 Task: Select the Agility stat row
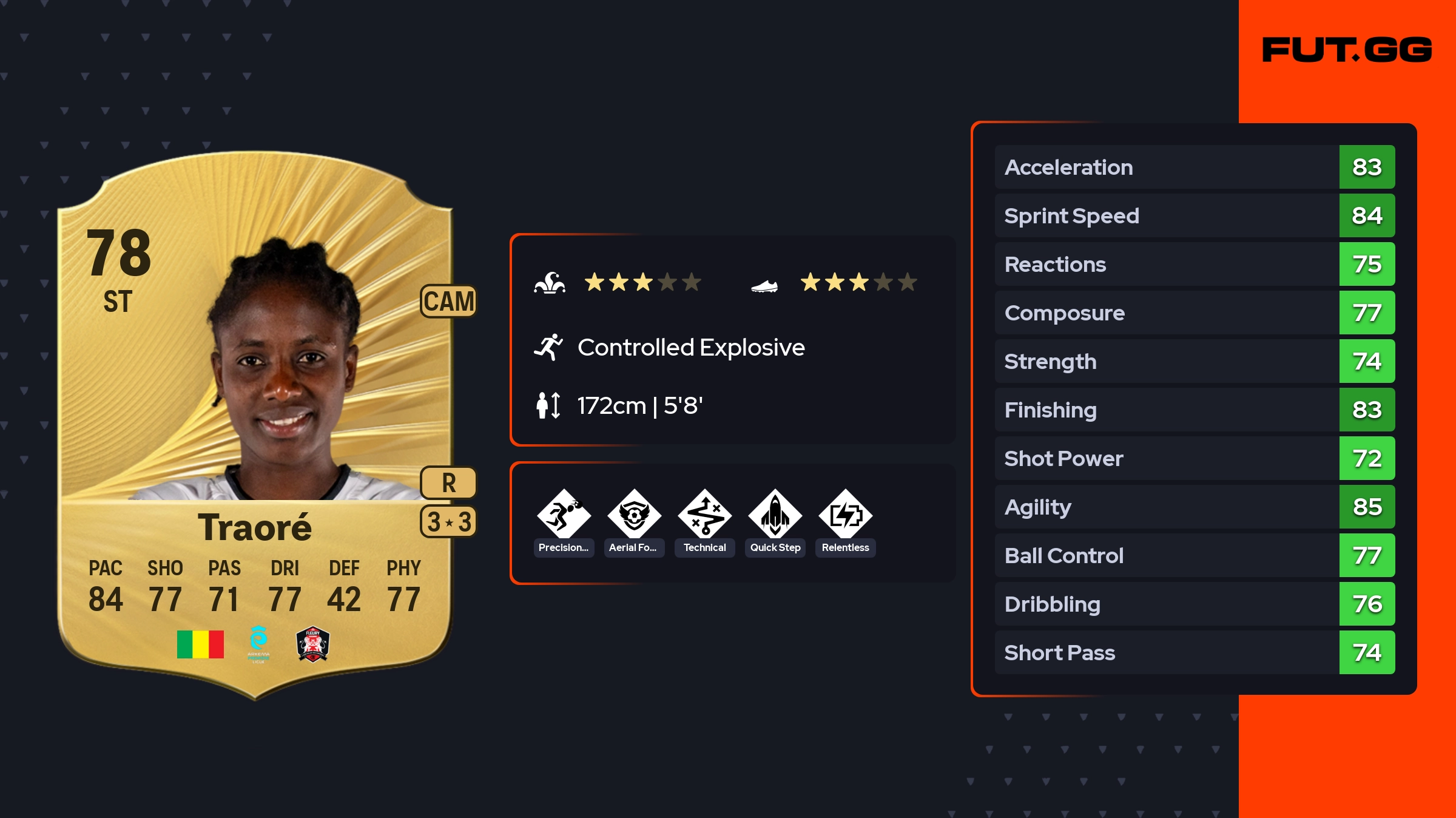coord(1194,507)
